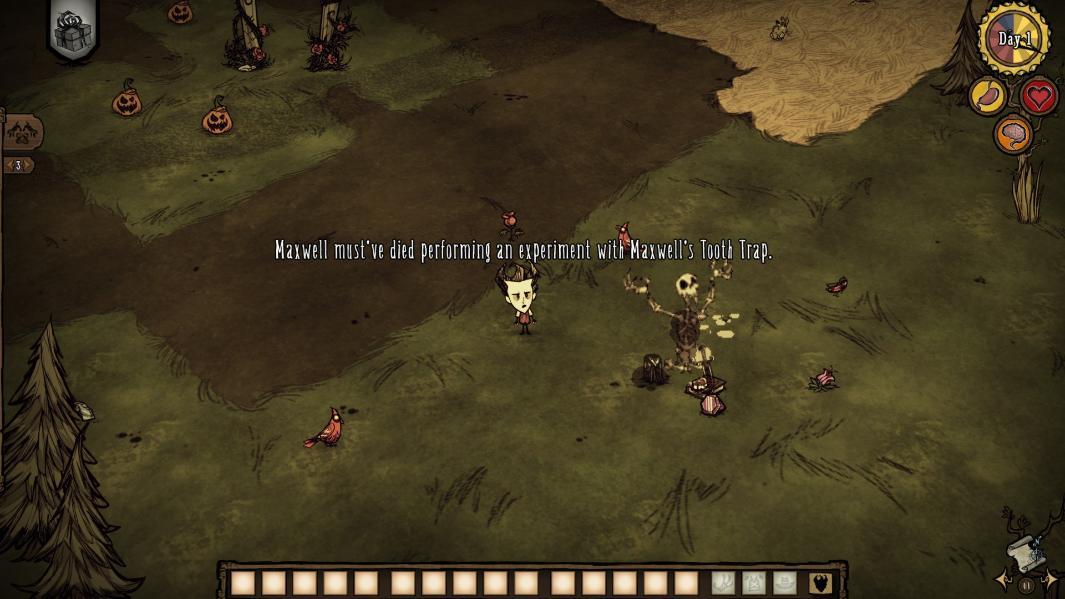Pause the game with the pause button

pyautogui.click(x=1026, y=585)
